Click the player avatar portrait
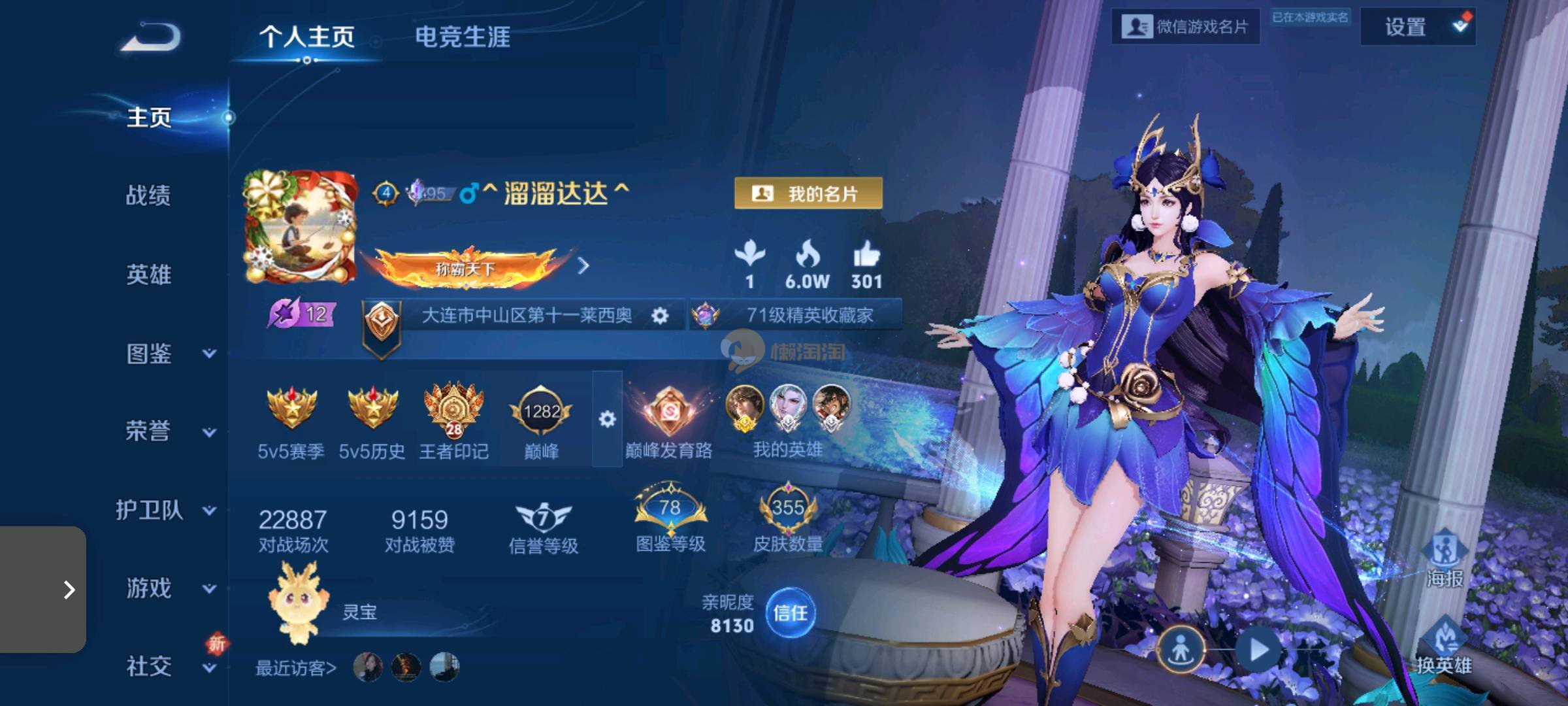 300,227
